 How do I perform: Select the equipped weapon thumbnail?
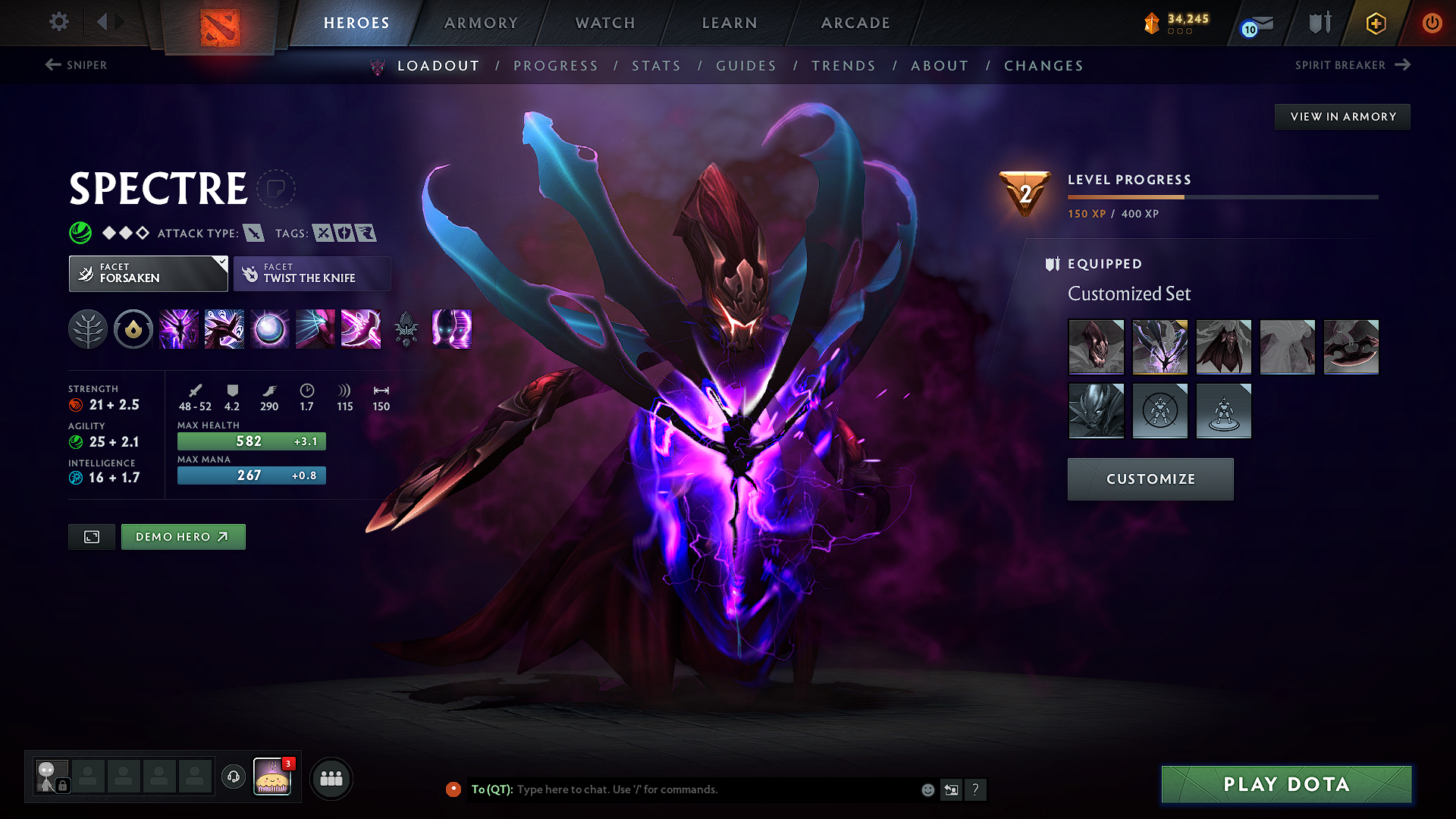click(1351, 347)
